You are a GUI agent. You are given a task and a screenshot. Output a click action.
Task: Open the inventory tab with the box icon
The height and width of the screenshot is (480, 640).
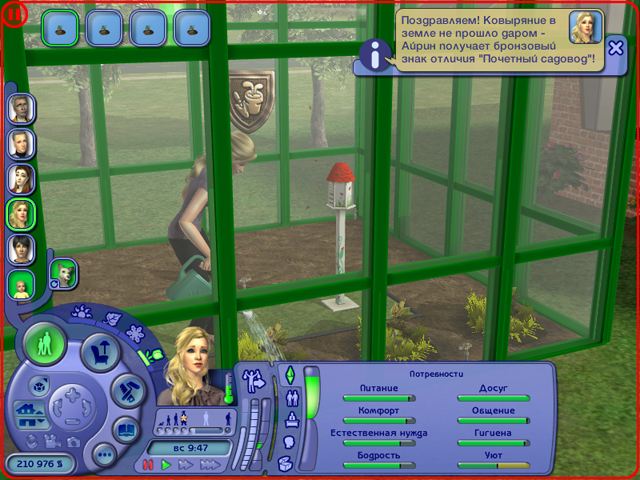point(285,463)
